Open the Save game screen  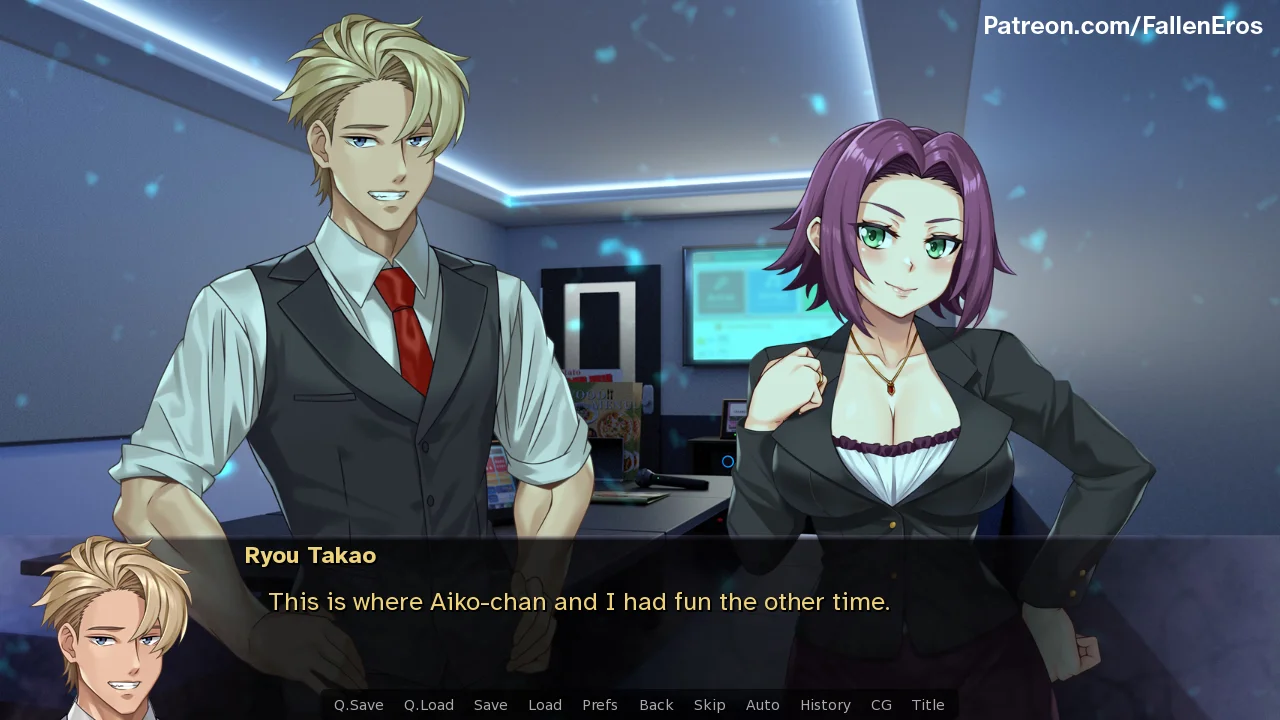pos(490,705)
